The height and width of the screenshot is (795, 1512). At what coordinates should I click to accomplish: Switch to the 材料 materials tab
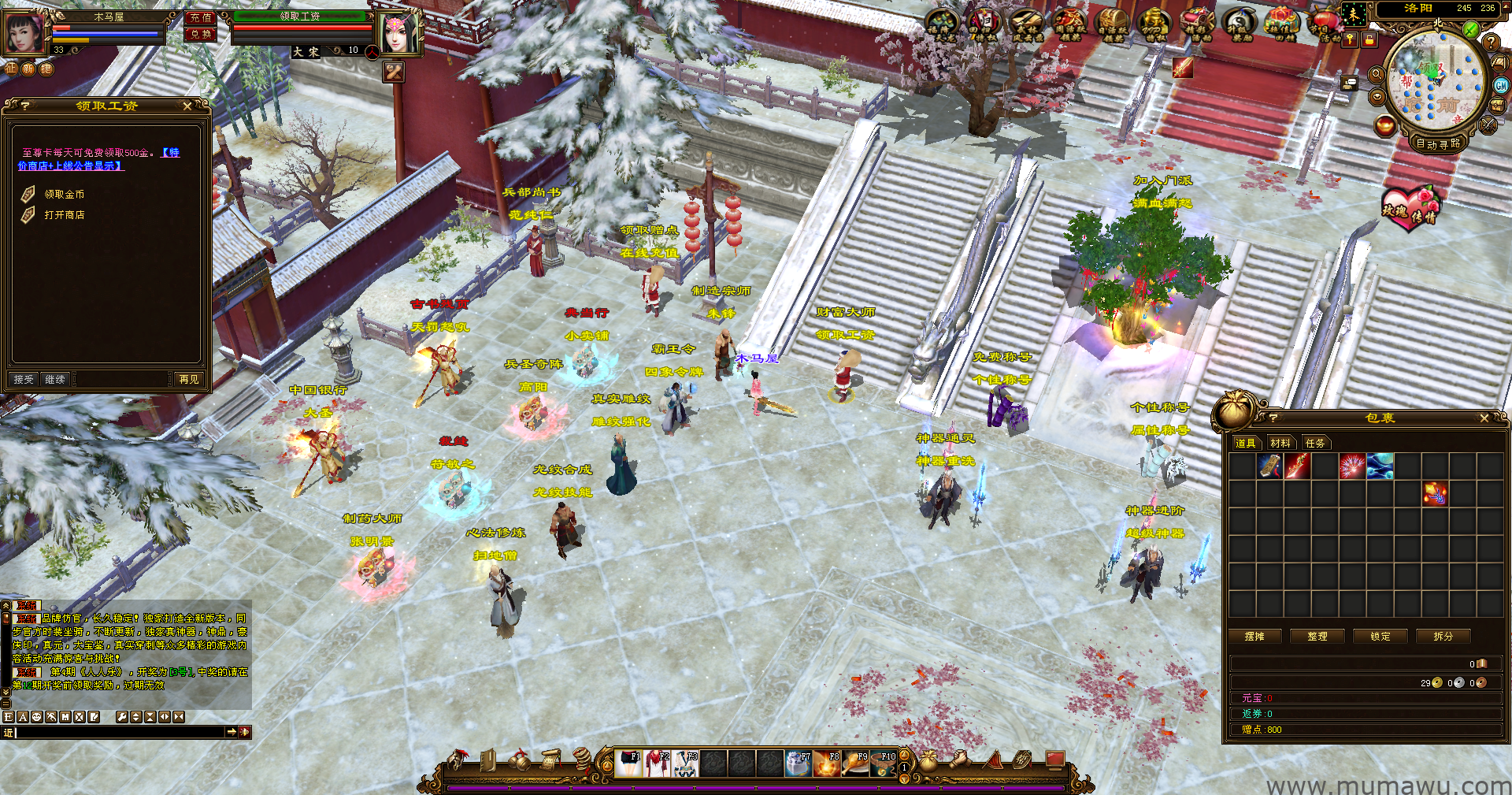tap(1280, 444)
